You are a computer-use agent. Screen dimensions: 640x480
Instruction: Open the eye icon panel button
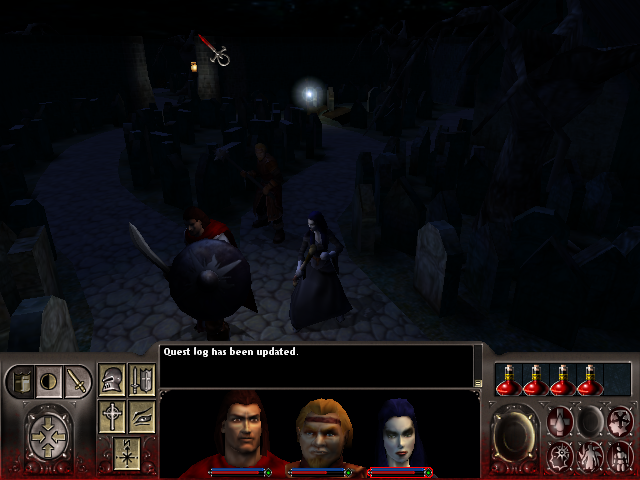pyautogui.click(x=141, y=416)
